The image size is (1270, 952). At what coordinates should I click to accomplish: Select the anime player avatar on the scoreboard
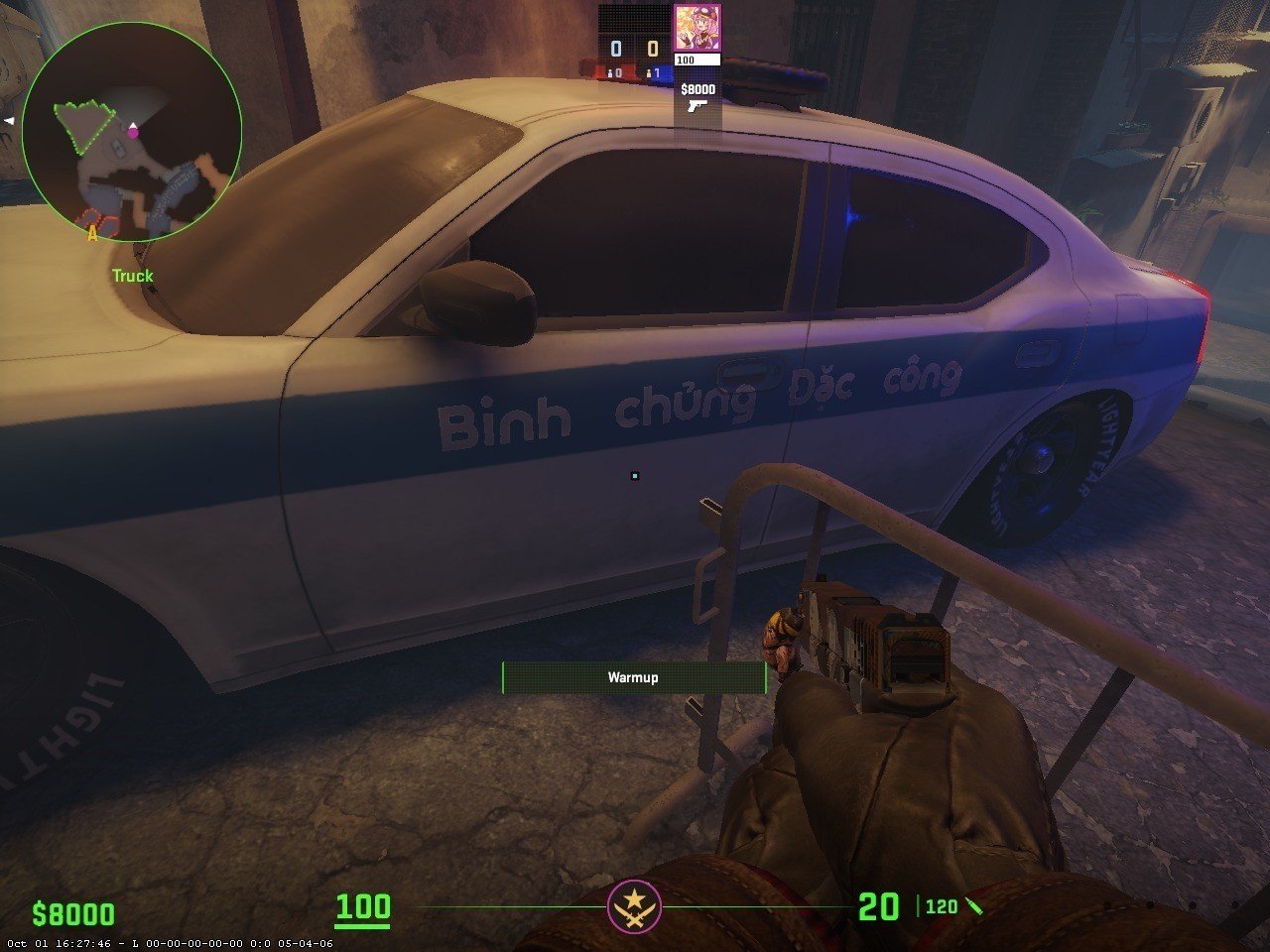pyautogui.click(x=697, y=29)
